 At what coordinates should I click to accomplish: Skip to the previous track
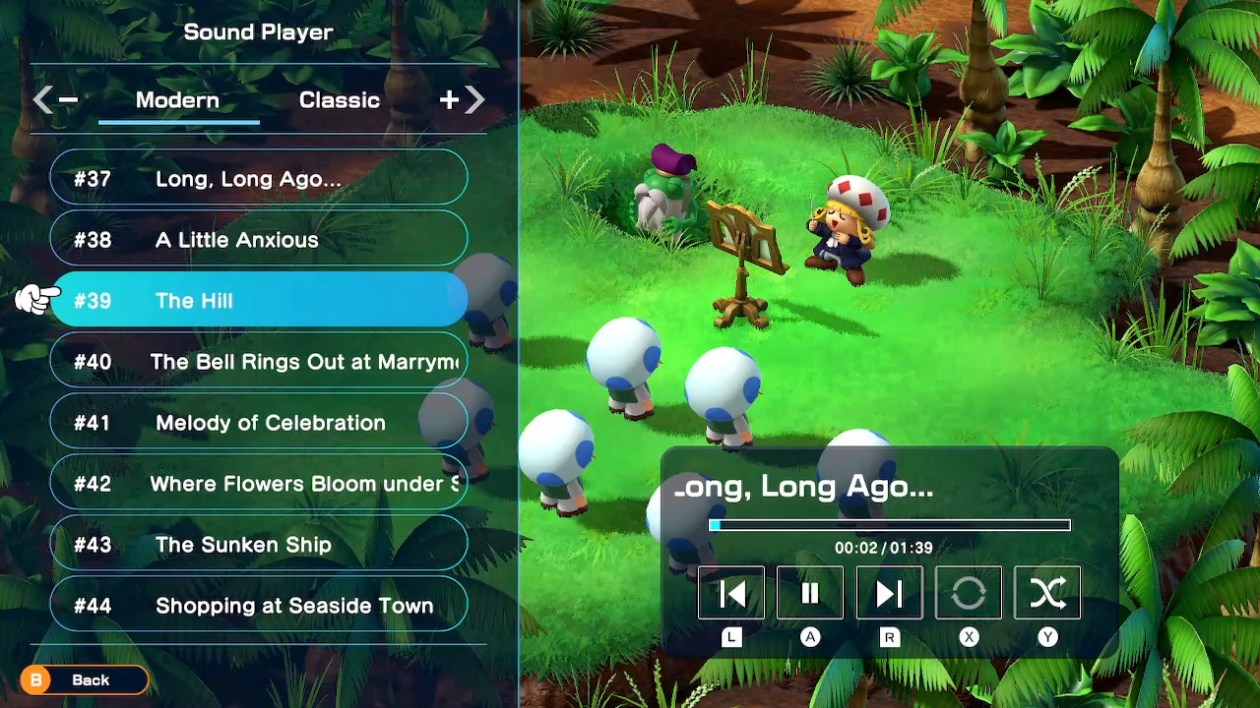coord(731,593)
